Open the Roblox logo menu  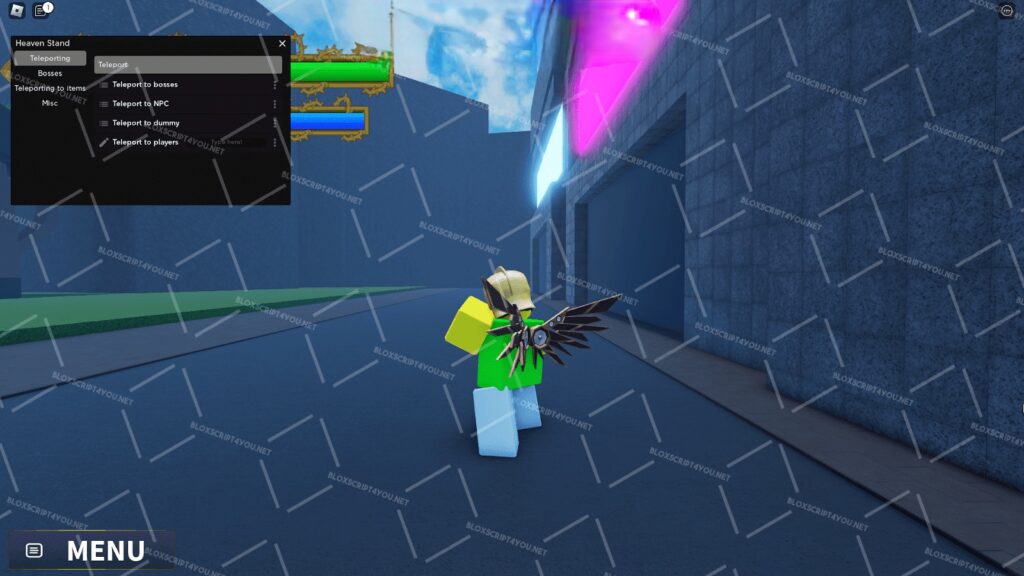(x=16, y=11)
